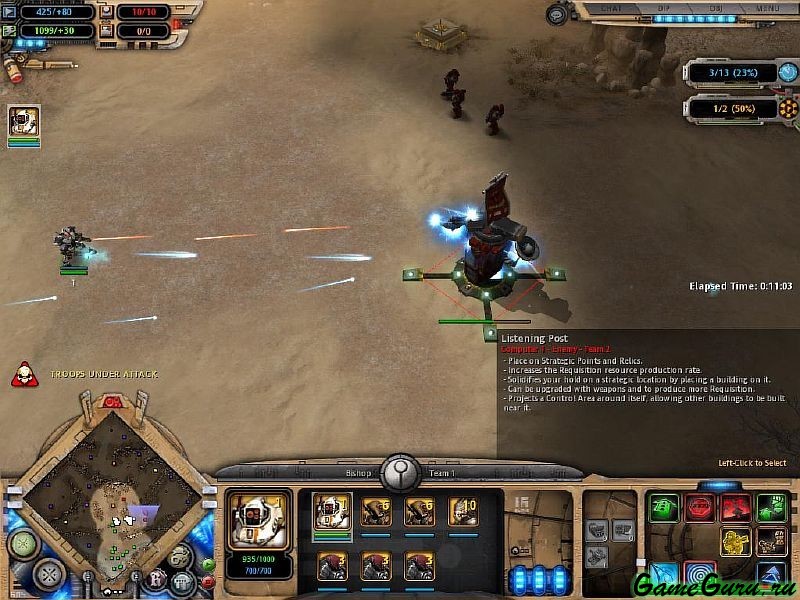Image resolution: width=800 pixels, height=600 pixels.
Task: Click the TROOPS UNDER ATTACK alert icon
Action: click(x=21, y=375)
